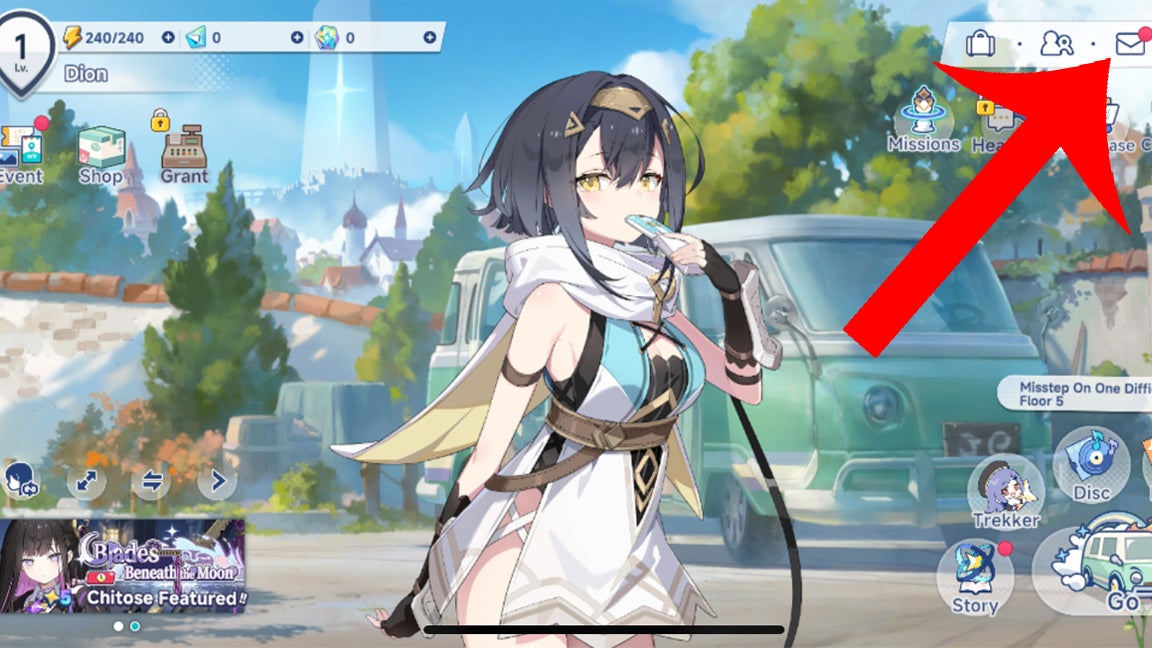Open the Misstep On One Difficulty Floor 5 tracker
Image resolution: width=1152 pixels, height=648 pixels.
1075,393
